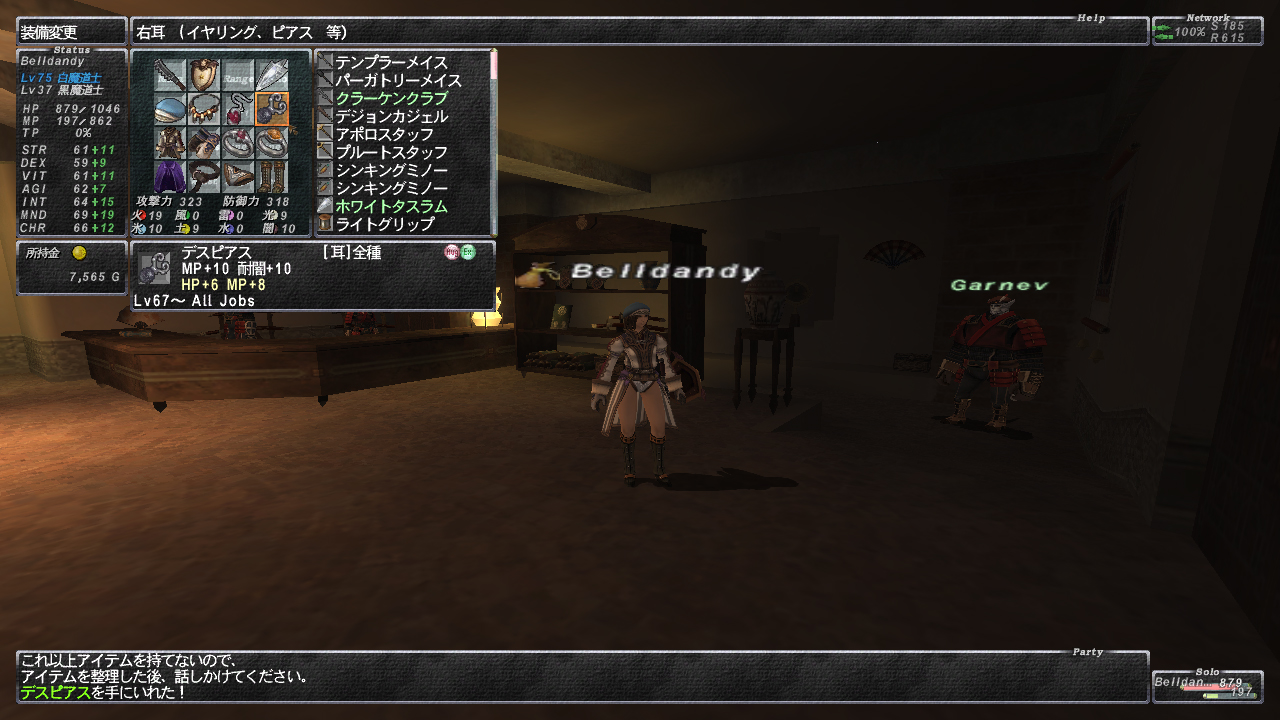
Task: Select the red gem left earring slot
Action: tap(238, 109)
